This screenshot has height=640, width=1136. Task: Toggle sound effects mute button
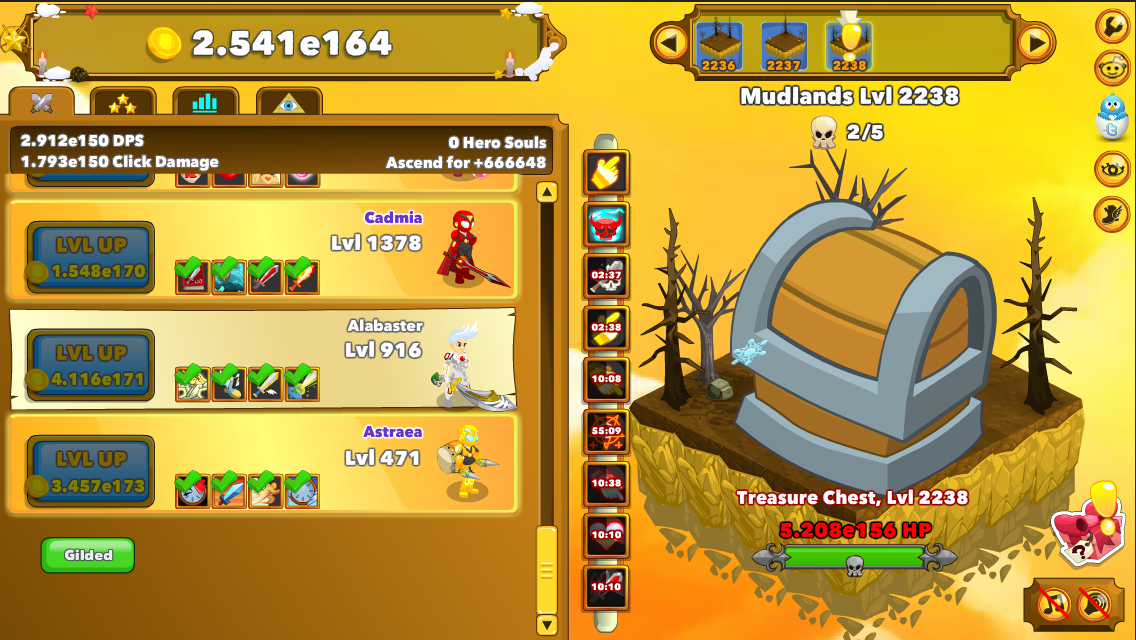click(1095, 603)
